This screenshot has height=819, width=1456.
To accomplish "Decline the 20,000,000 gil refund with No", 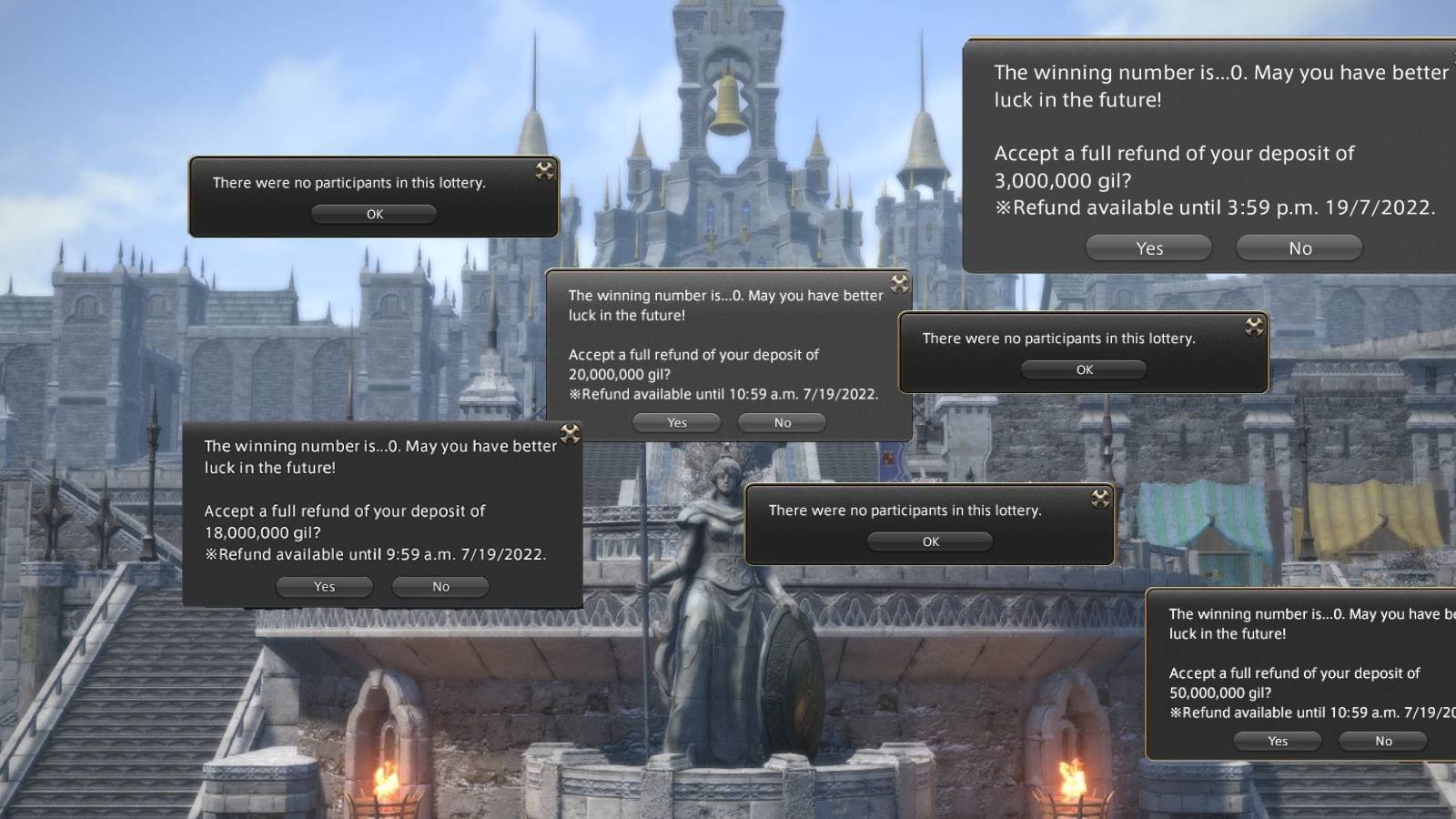I will tap(781, 422).
